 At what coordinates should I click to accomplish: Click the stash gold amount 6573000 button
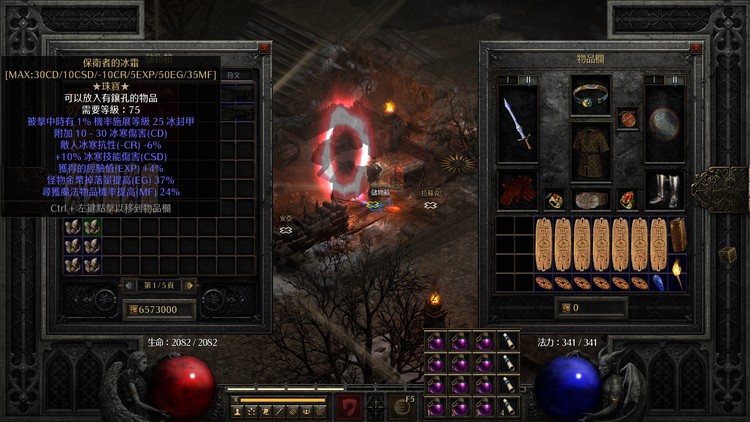click(x=160, y=310)
